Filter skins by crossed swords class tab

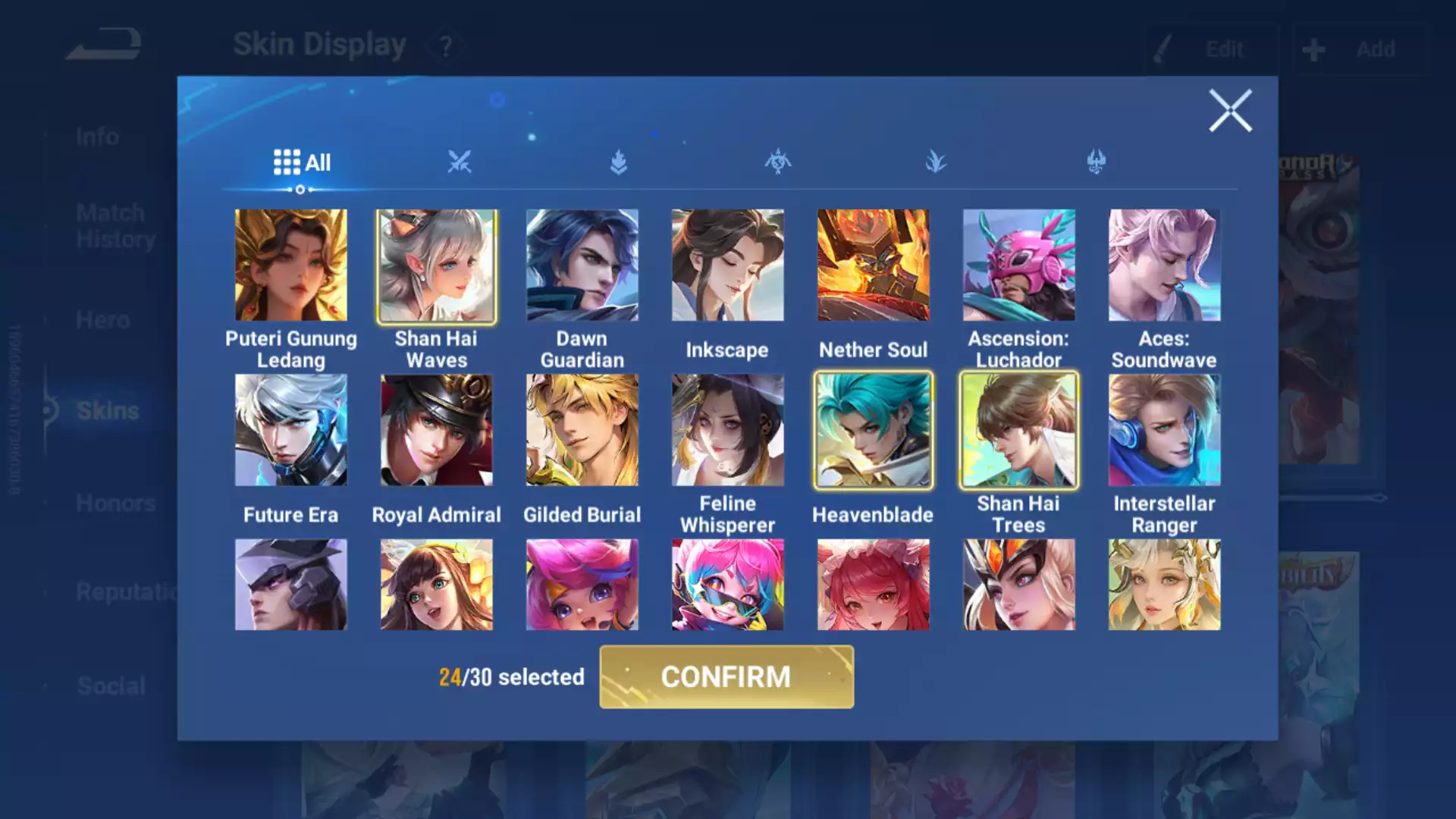[x=460, y=162]
